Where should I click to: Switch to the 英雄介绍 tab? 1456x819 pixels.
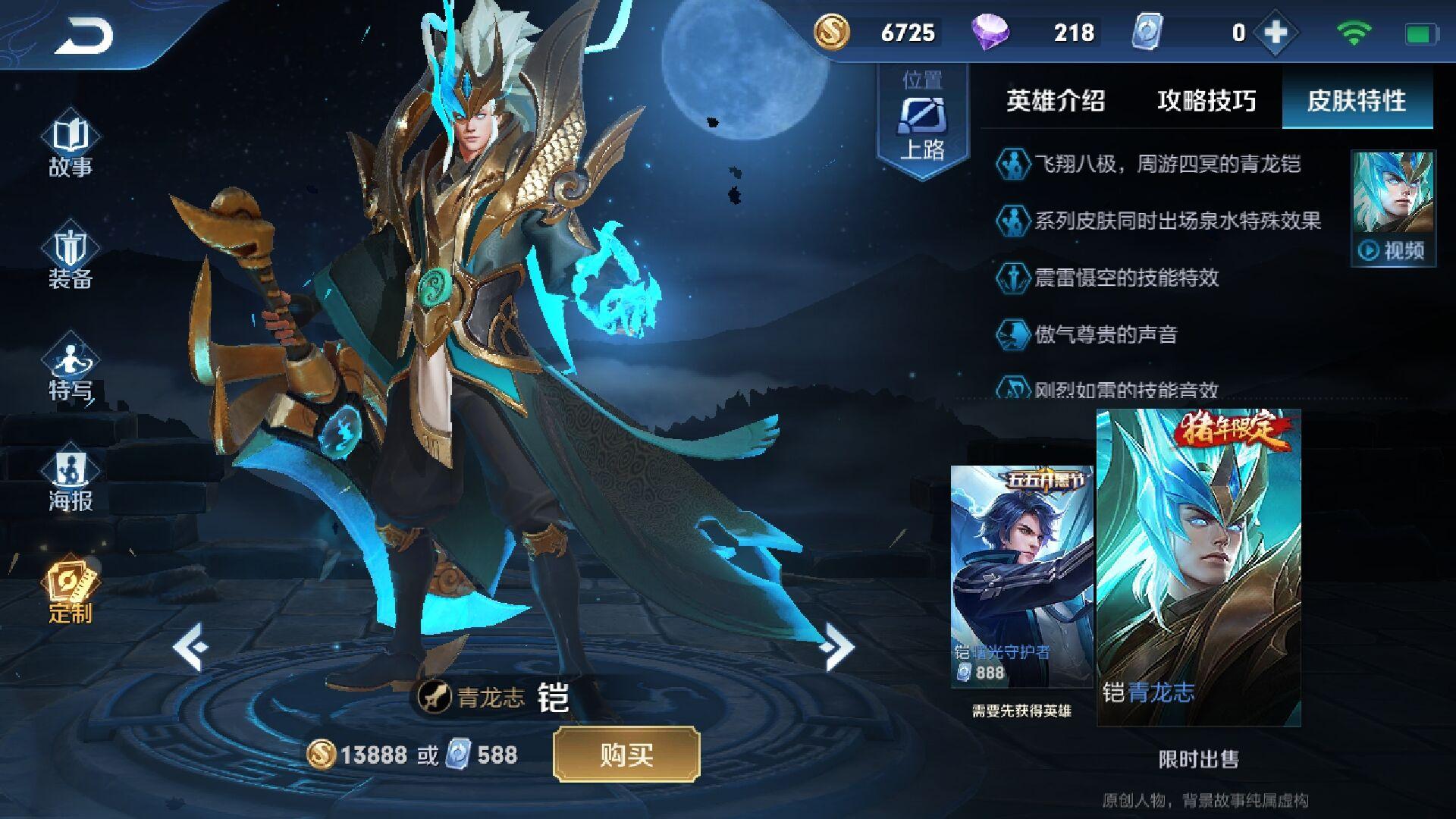1056,101
